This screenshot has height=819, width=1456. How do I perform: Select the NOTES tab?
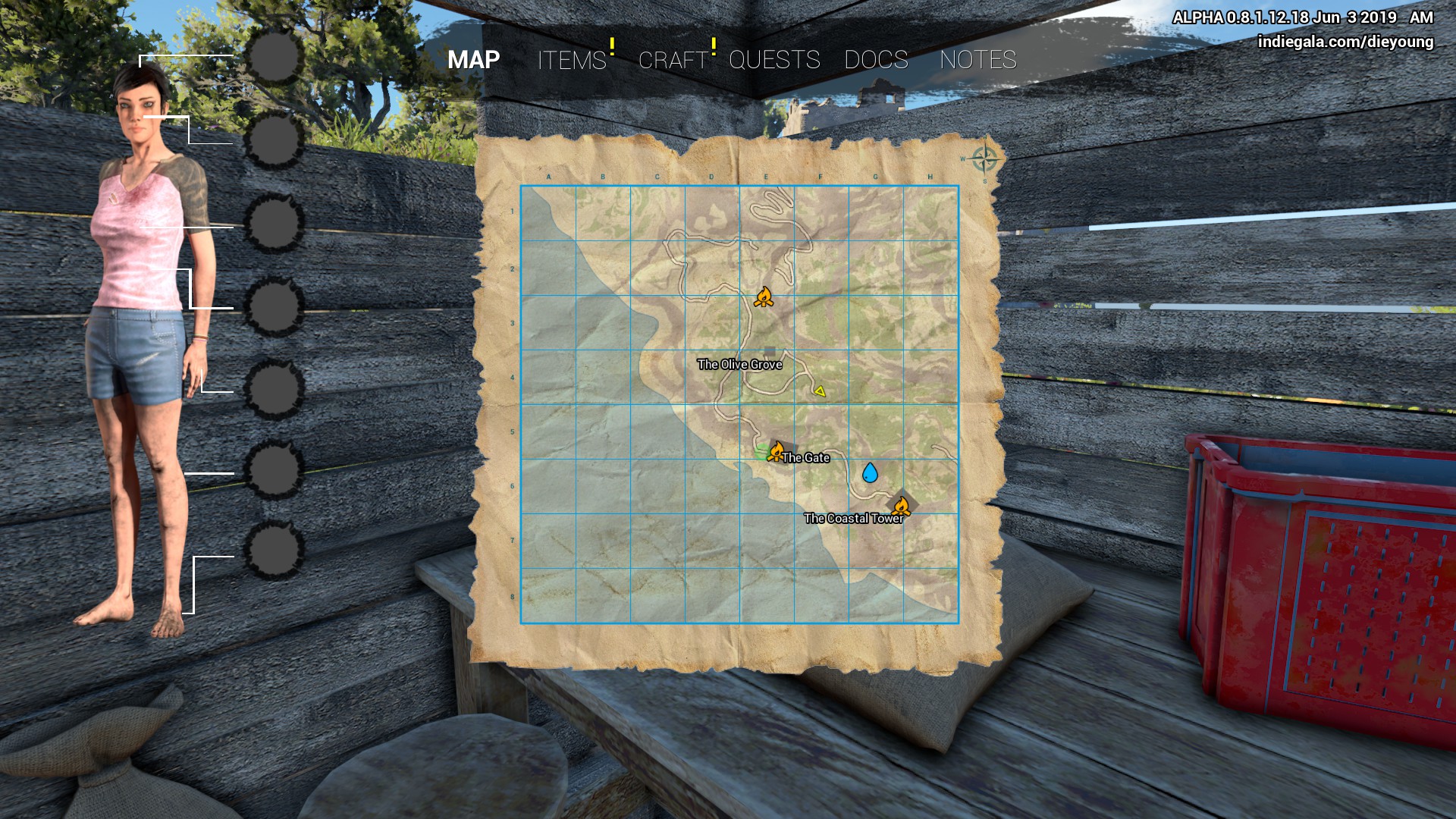click(977, 60)
